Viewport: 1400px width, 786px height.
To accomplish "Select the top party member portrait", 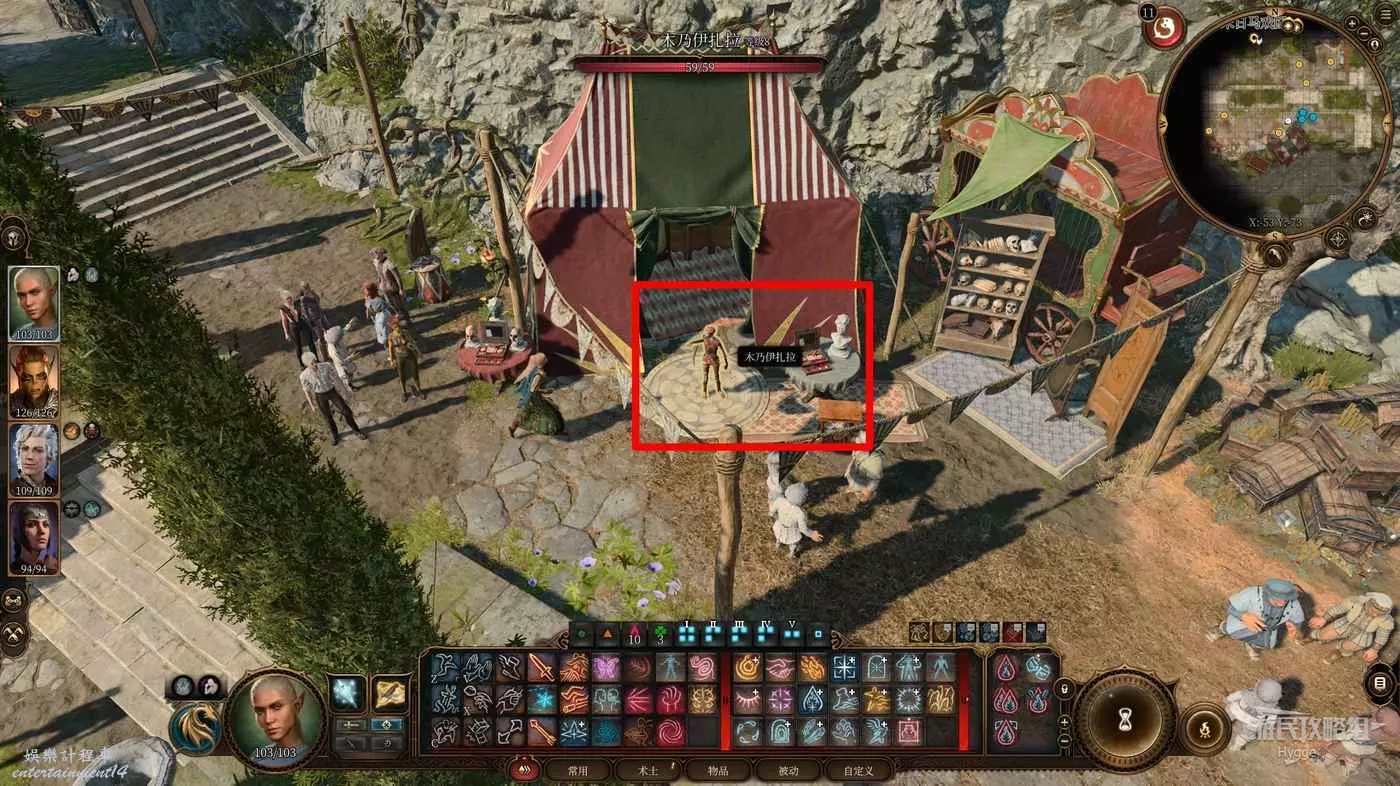I will coord(34,304).
